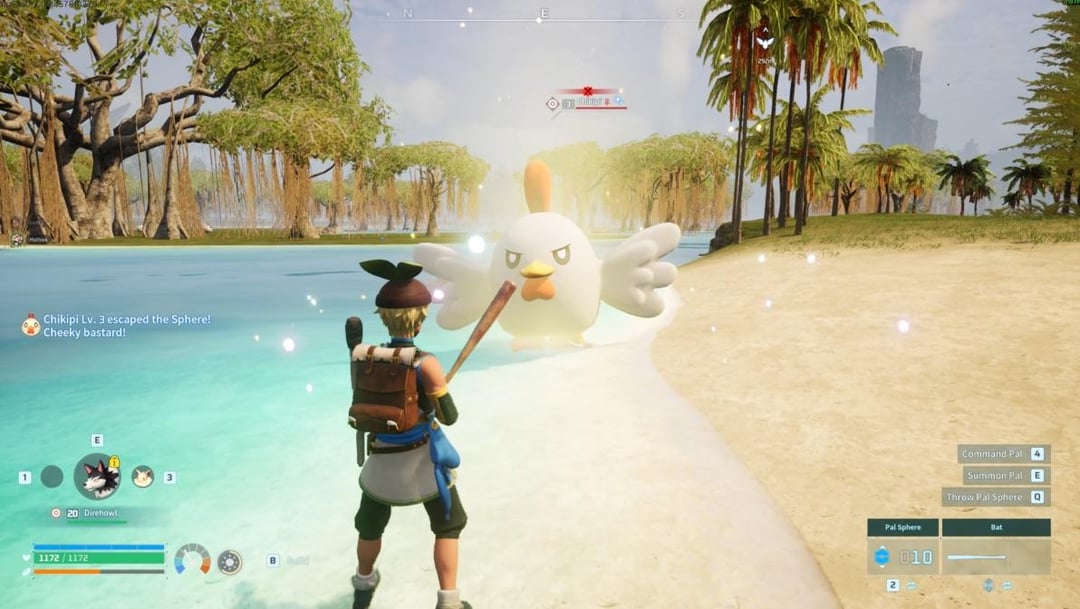Select the Bat weapon slot
The image size is (1080, 609).
pyautogui.click(x=996, y=556)
